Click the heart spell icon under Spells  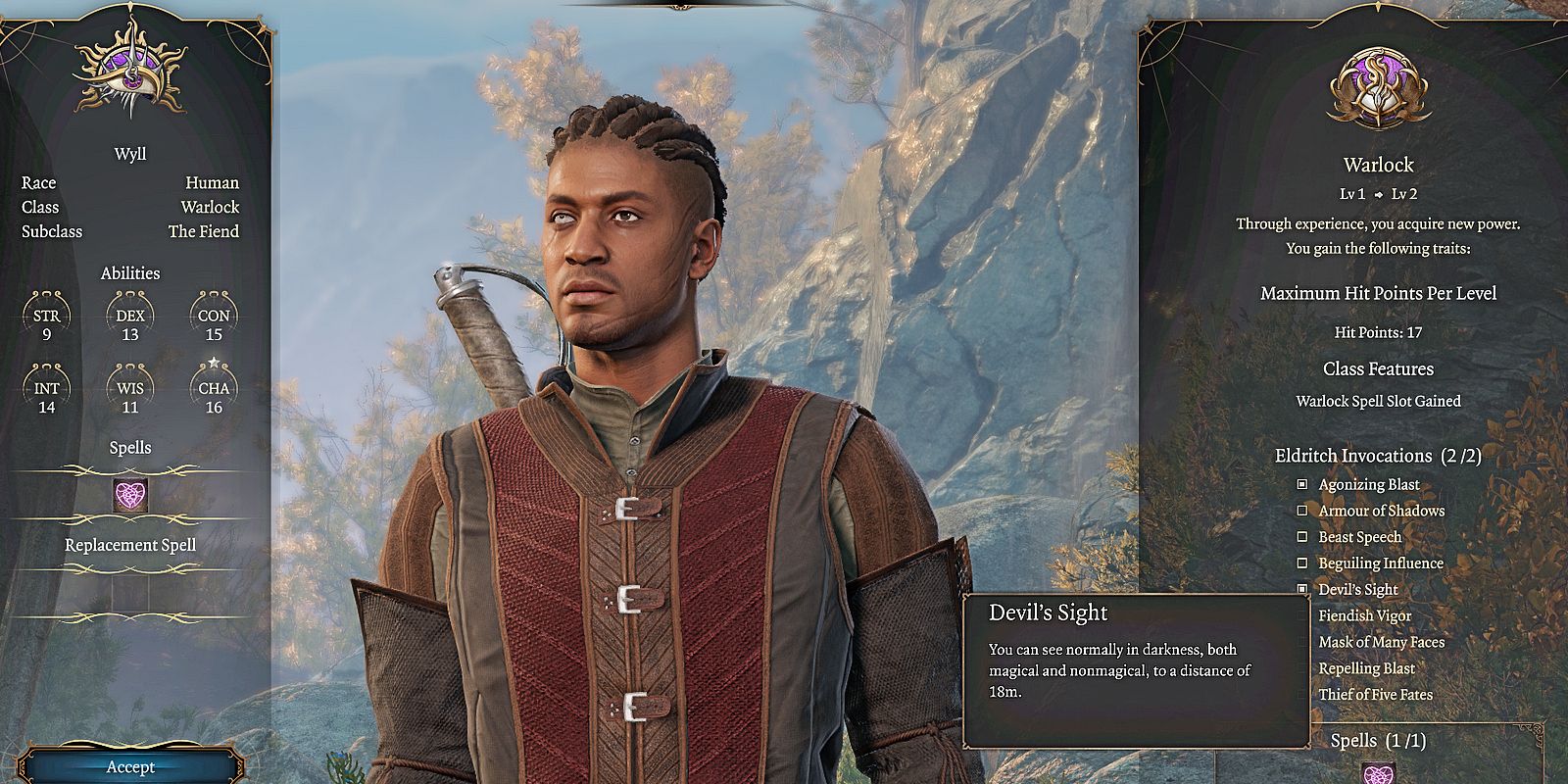pyautogui.click(x=130, y=496)
